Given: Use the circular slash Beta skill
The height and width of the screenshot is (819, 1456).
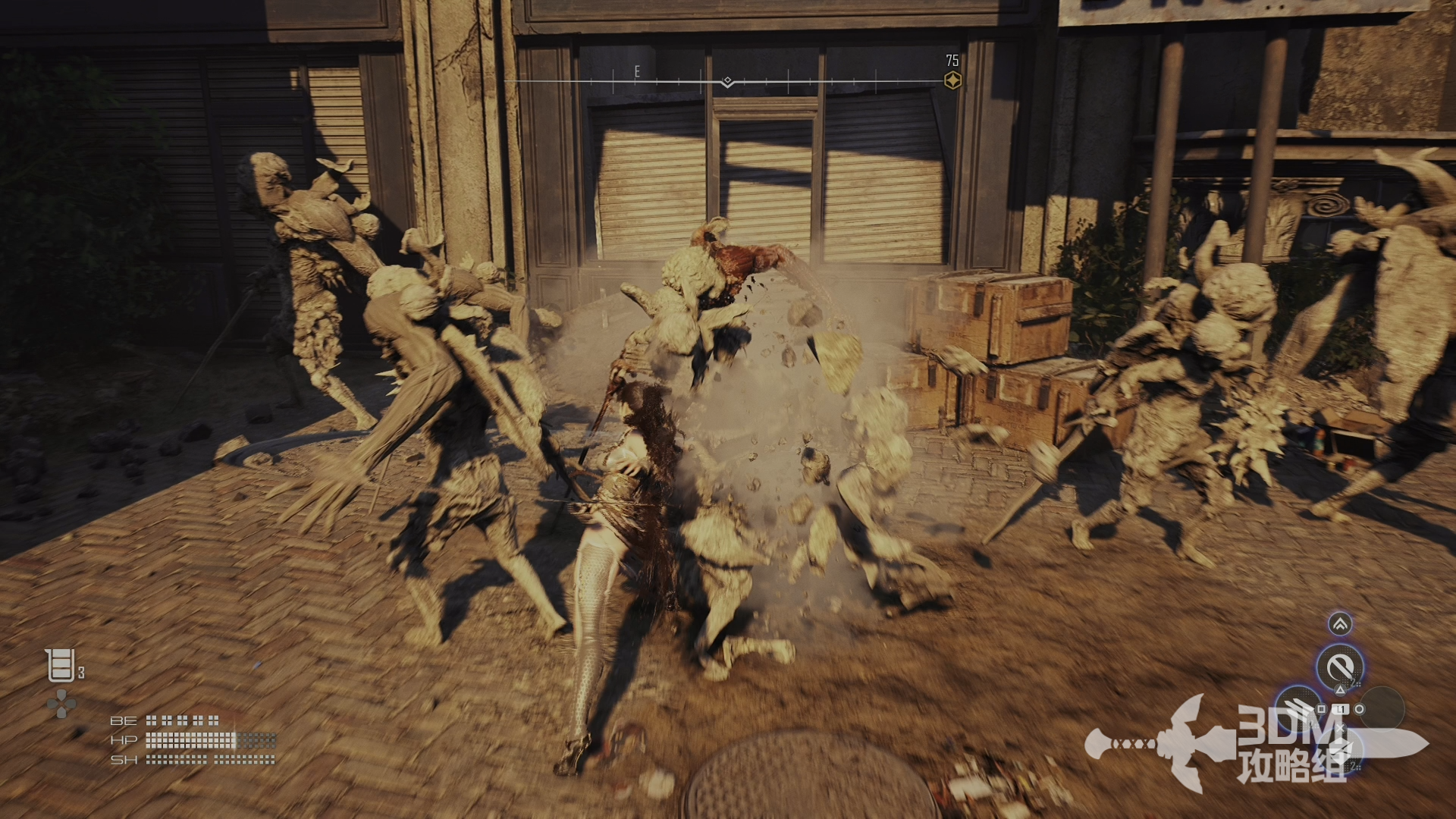Looking at the screenshot, I should pyautogui.click(x=1340, y=667).
